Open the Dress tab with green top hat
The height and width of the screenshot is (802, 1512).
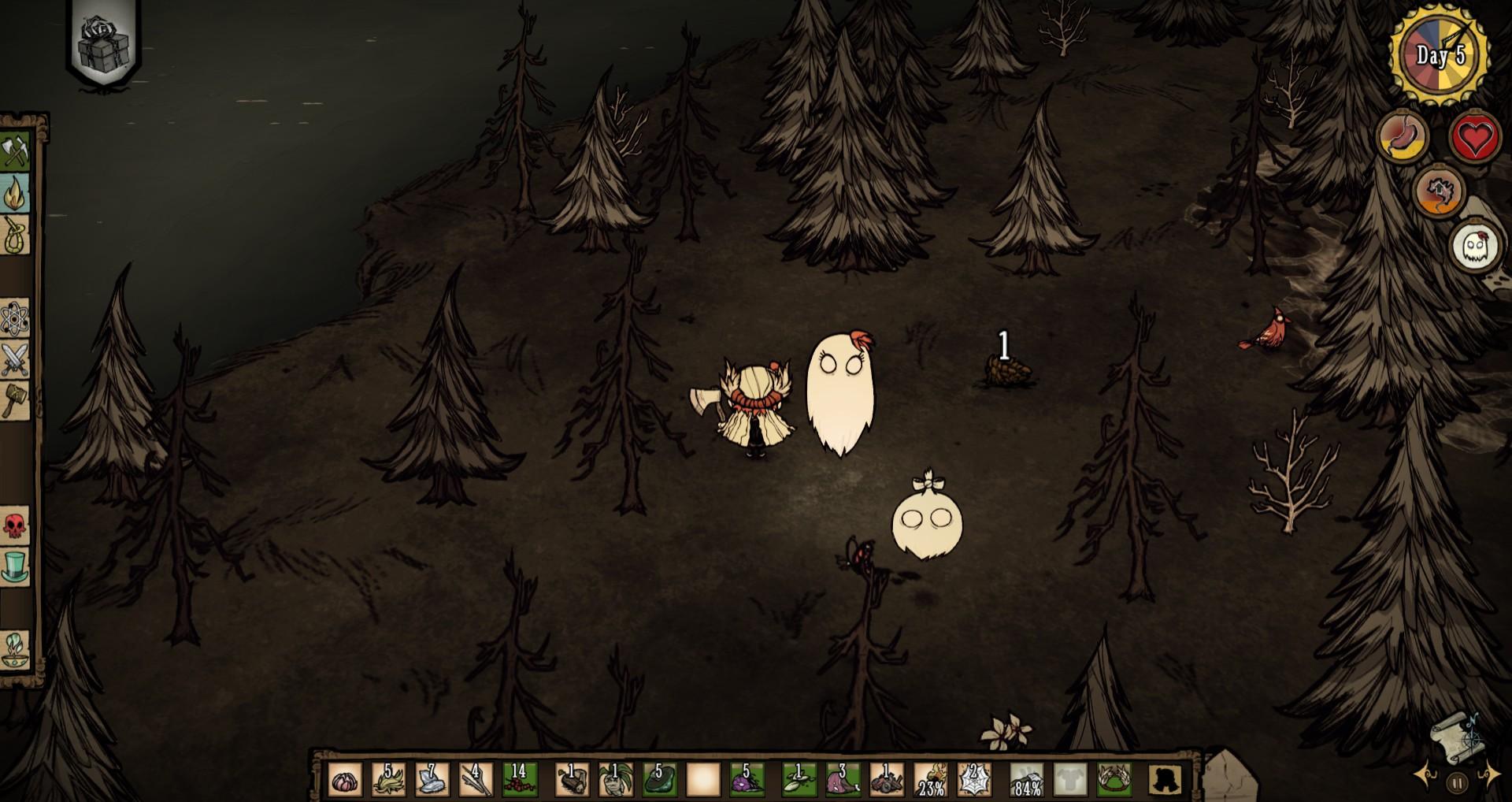15,566
